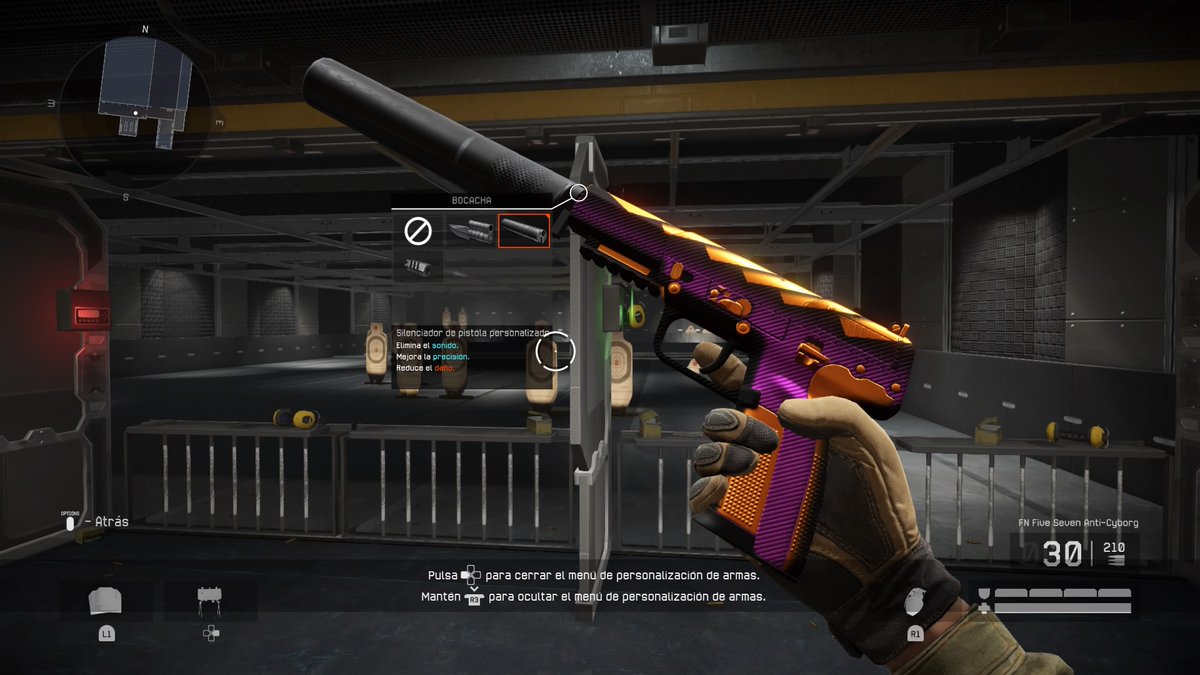1200x675 pixels.
Task: Choose the bayonet knife muzzle attachment
Action: coord(470,231)
